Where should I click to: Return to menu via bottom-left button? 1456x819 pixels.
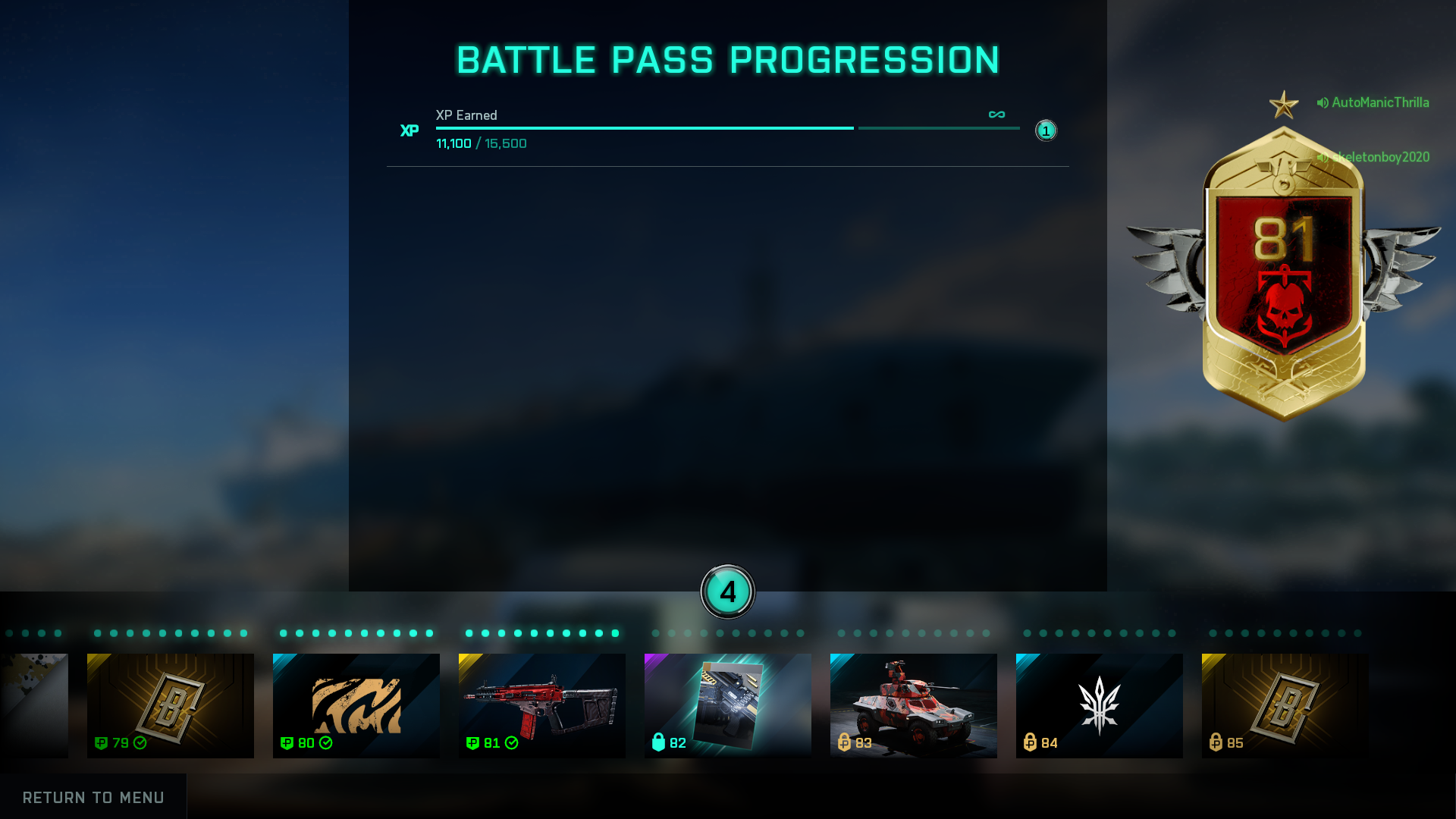click(93, 797)
